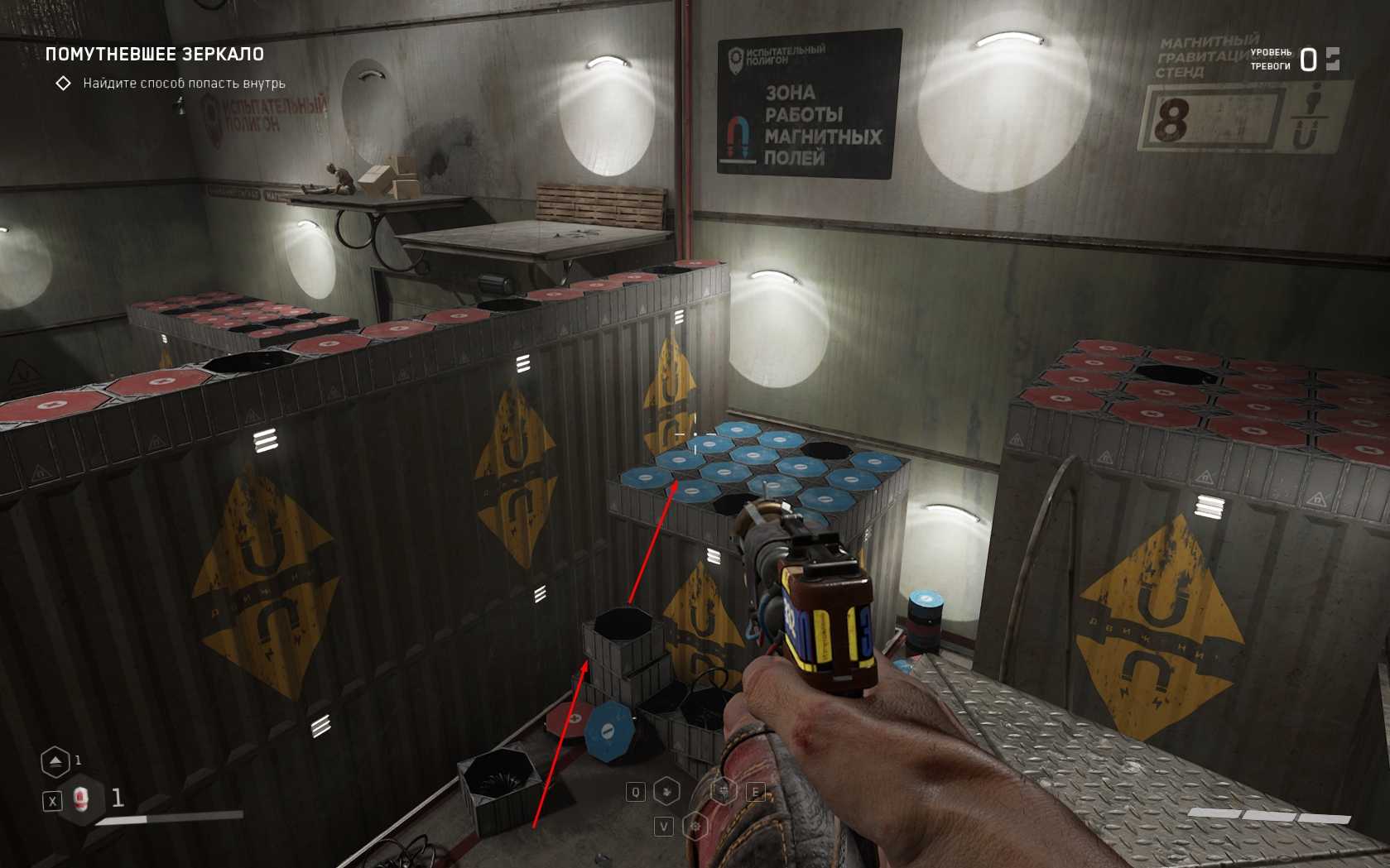Click the alarm level status icon
The image size is (1390, 868).
[x=1332, y=59]
